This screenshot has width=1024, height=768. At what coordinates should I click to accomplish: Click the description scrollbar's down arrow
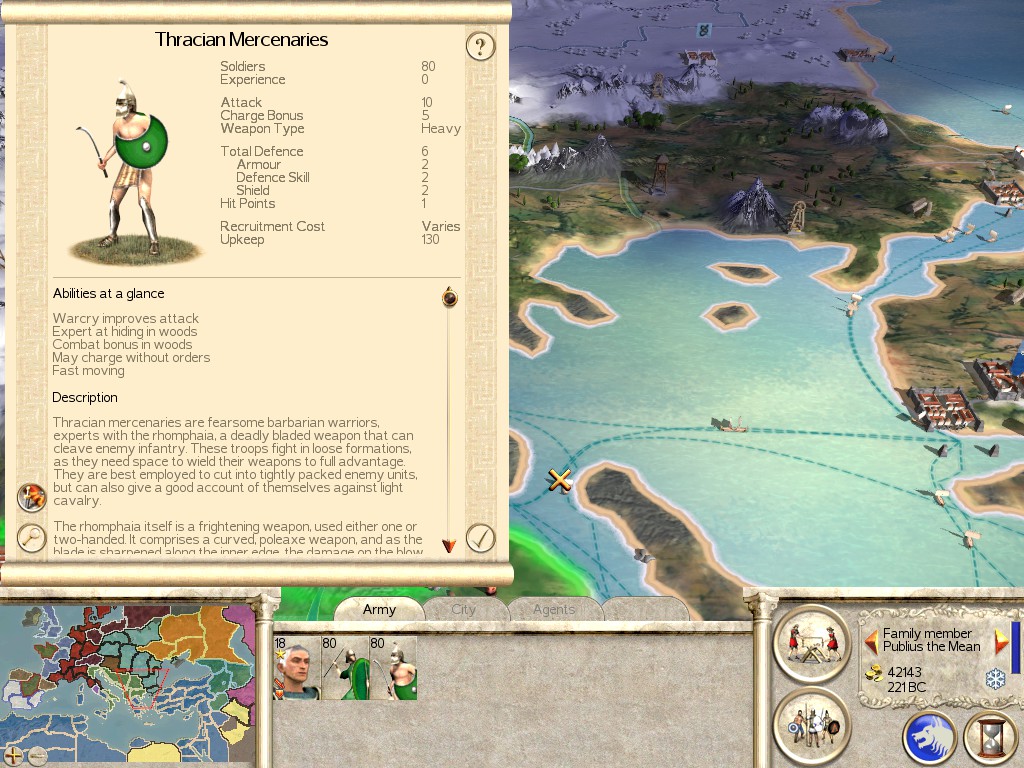pyautogui.click(x=449, y=545)
